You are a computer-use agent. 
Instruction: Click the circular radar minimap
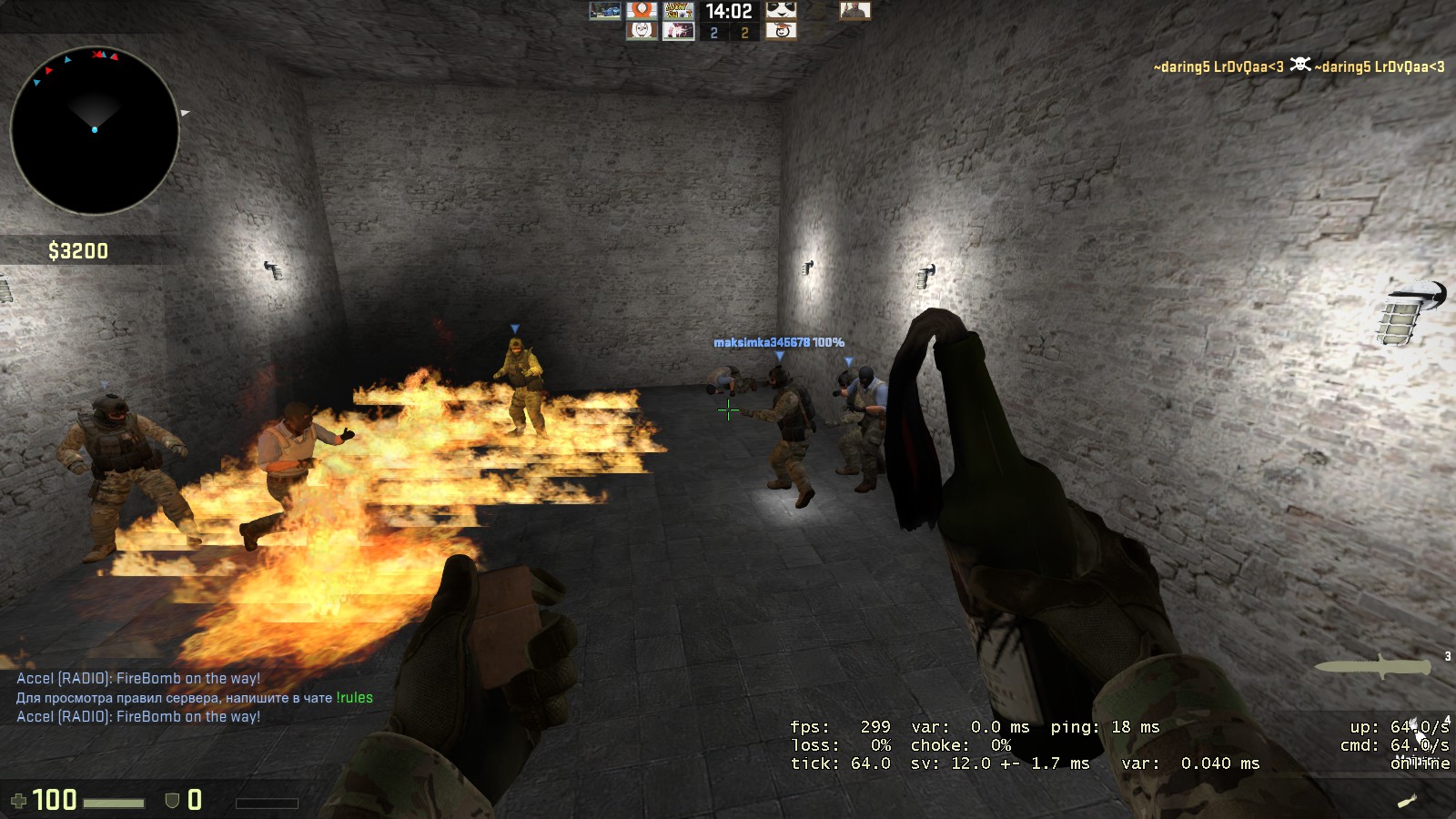95,130
